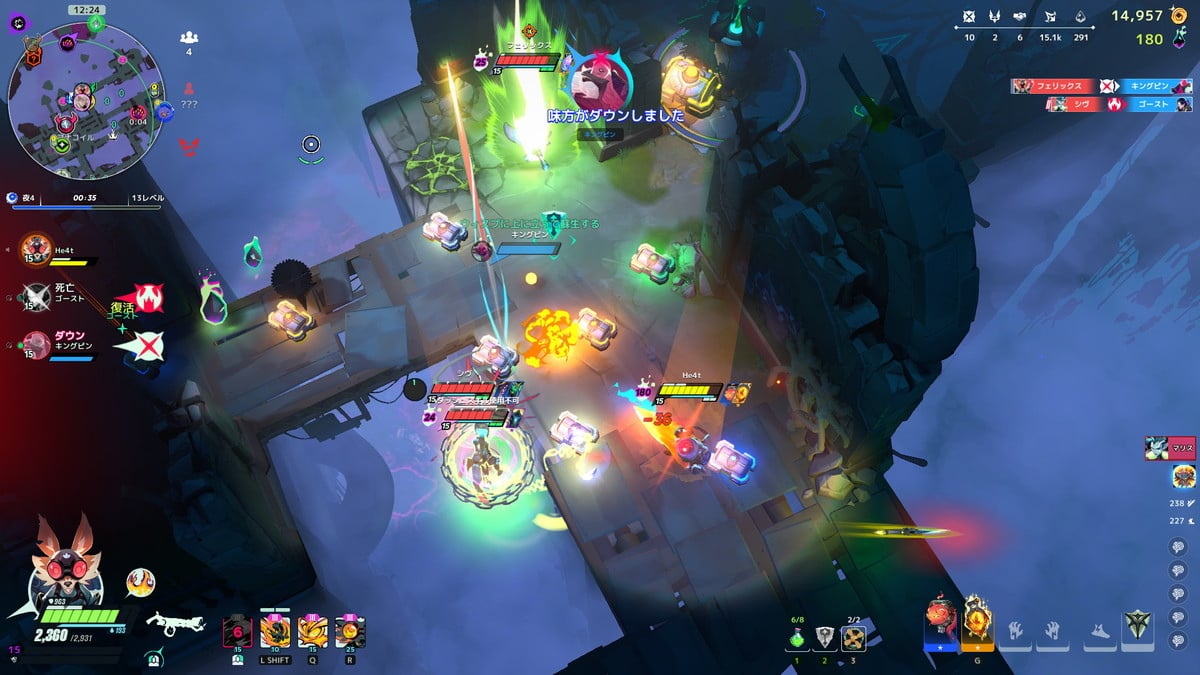
Task: Activate the Q ability icon
Action: [312, 632]
